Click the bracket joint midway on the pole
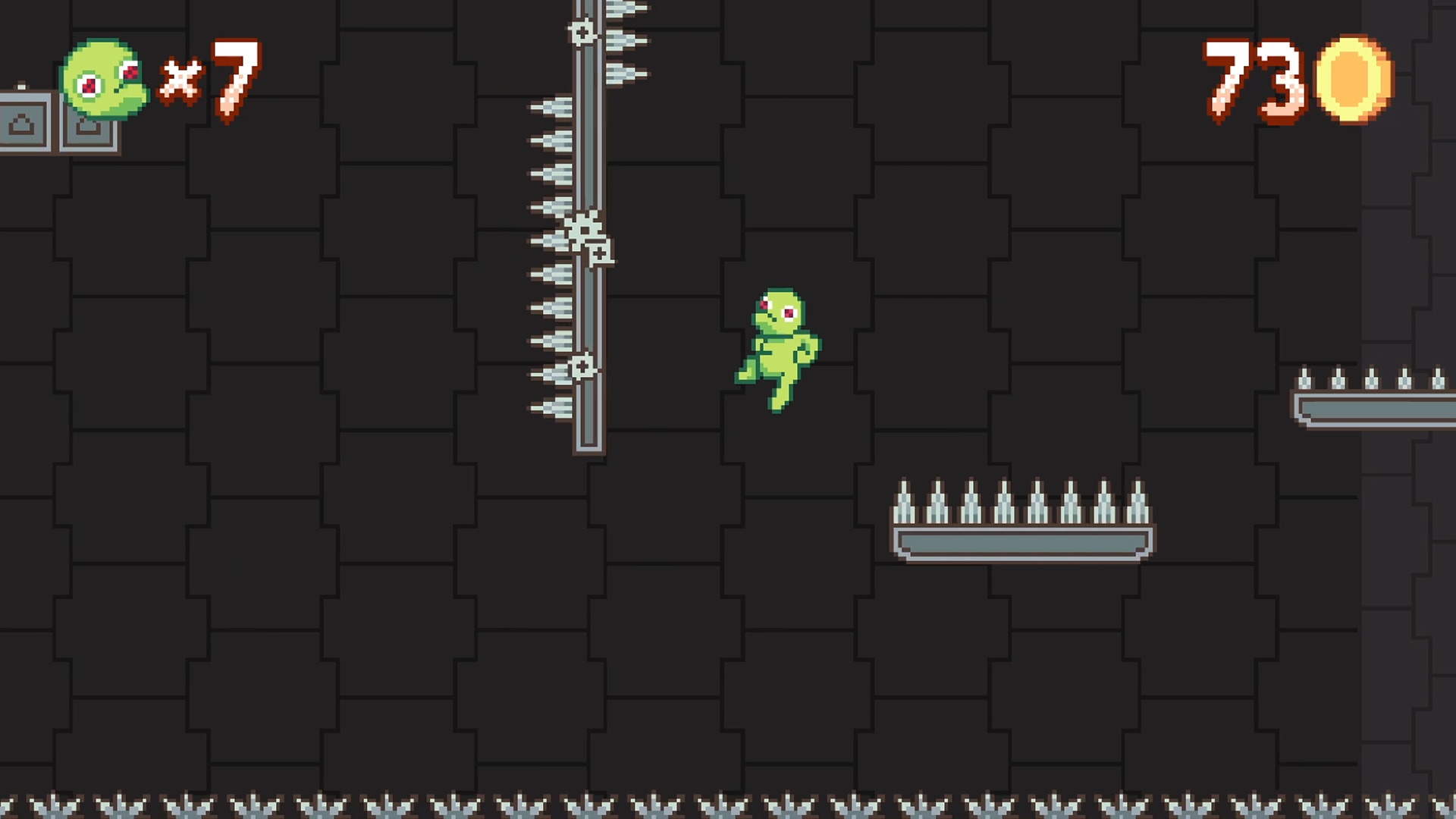This screenshot has height=819, width=1456. click(599, 254)
